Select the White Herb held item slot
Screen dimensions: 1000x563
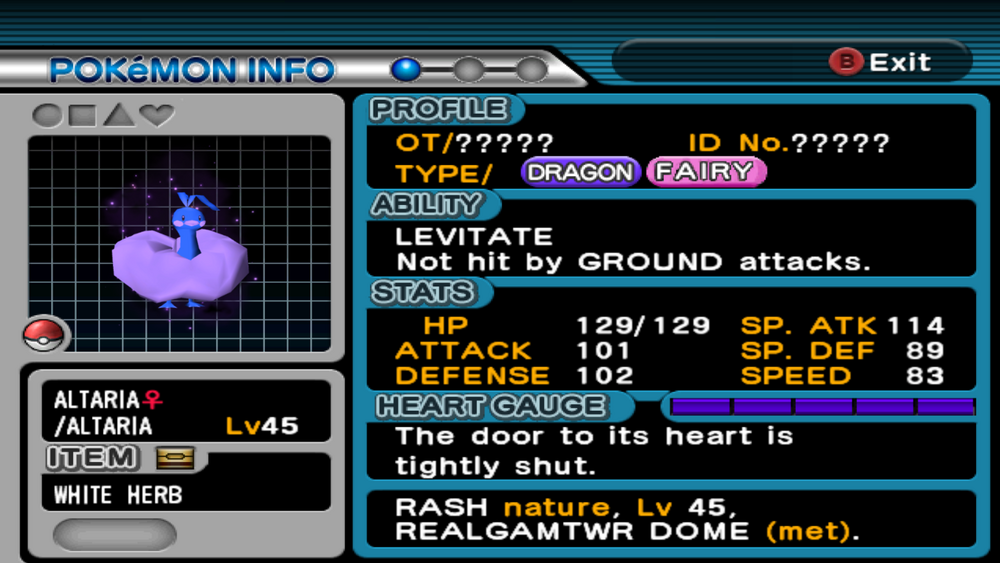(185, 494)
